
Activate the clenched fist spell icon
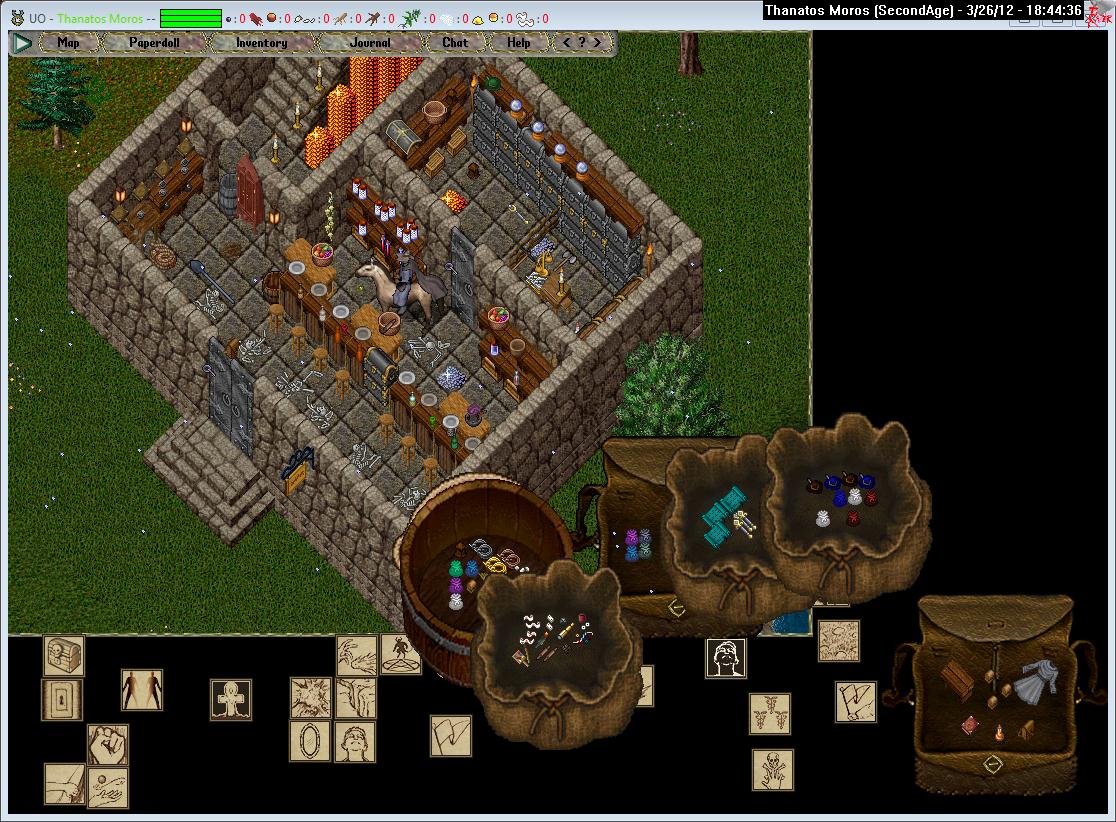[x=107, y=745]
